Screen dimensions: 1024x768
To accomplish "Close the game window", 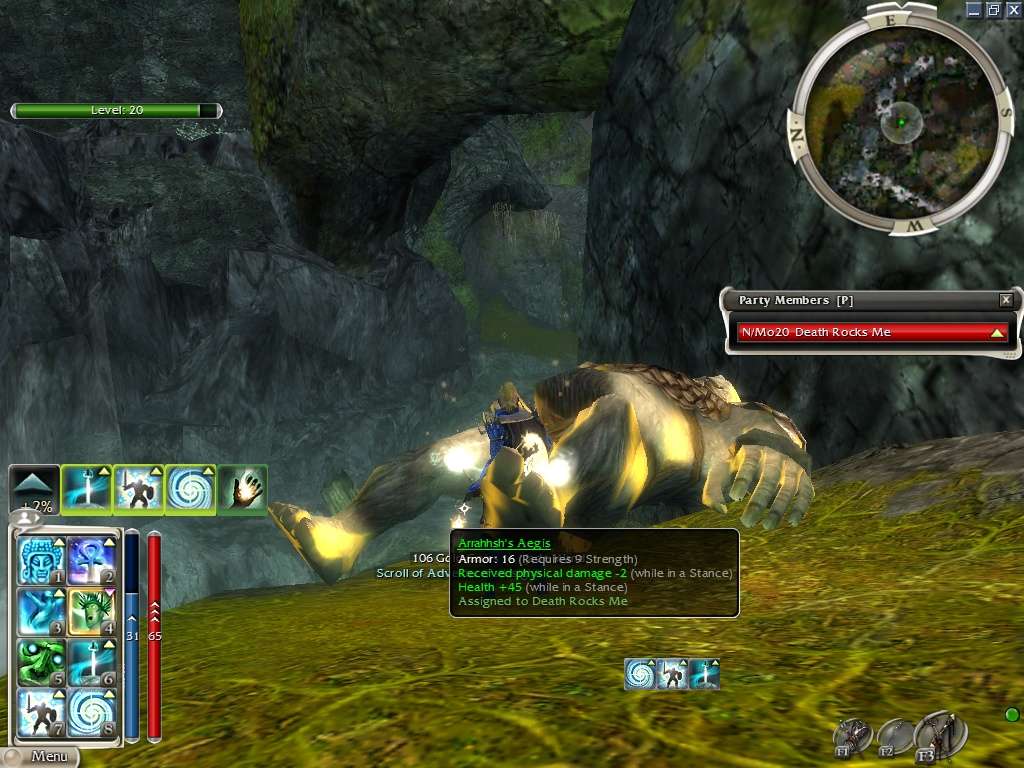I will click(1013, 9).
